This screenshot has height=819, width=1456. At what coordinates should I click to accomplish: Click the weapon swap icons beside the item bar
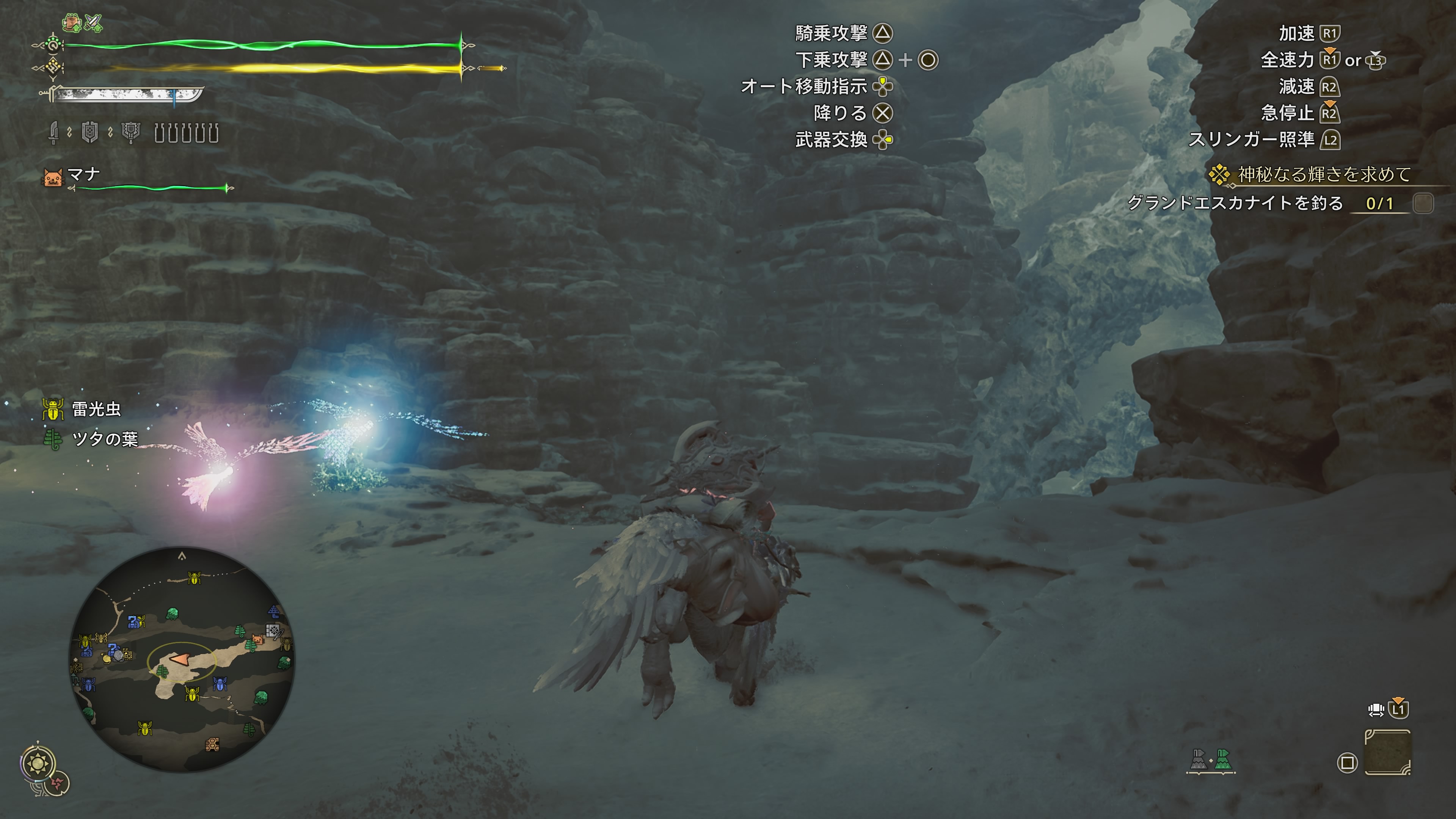1210,760
